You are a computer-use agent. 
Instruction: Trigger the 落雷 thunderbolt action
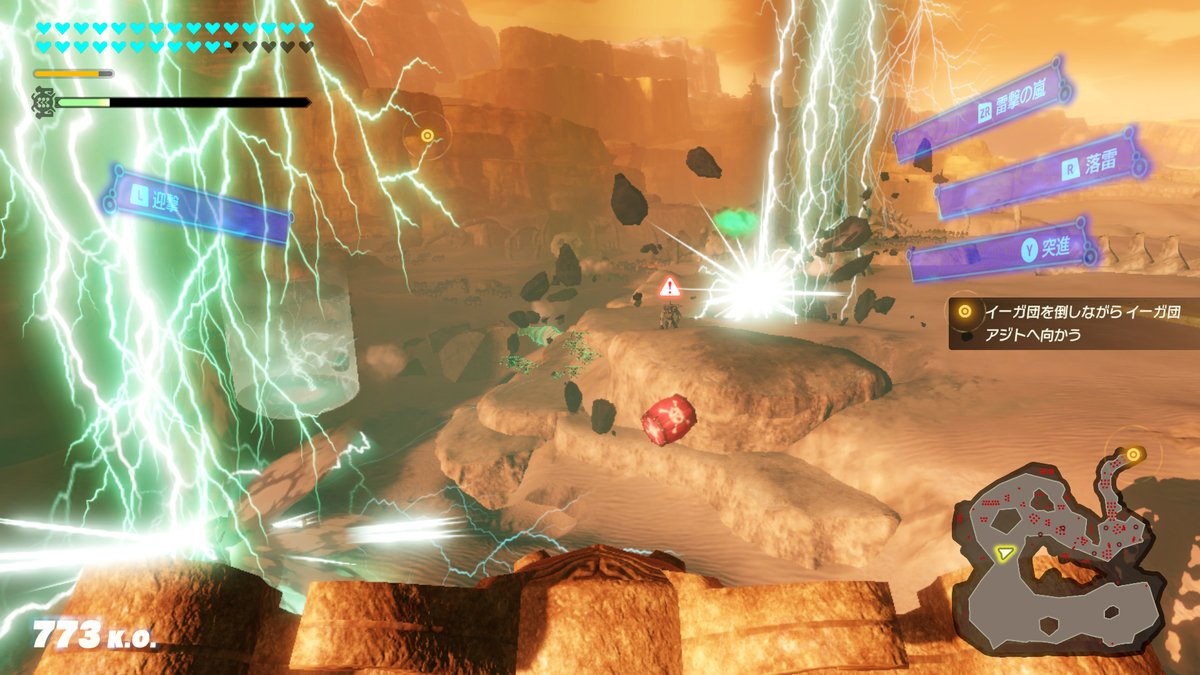click(x=1038, y=172)
